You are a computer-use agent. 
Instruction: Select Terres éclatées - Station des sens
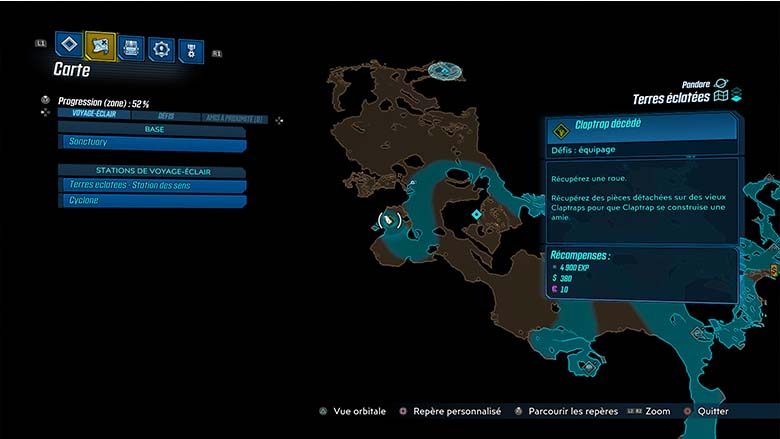coord(152,185)
